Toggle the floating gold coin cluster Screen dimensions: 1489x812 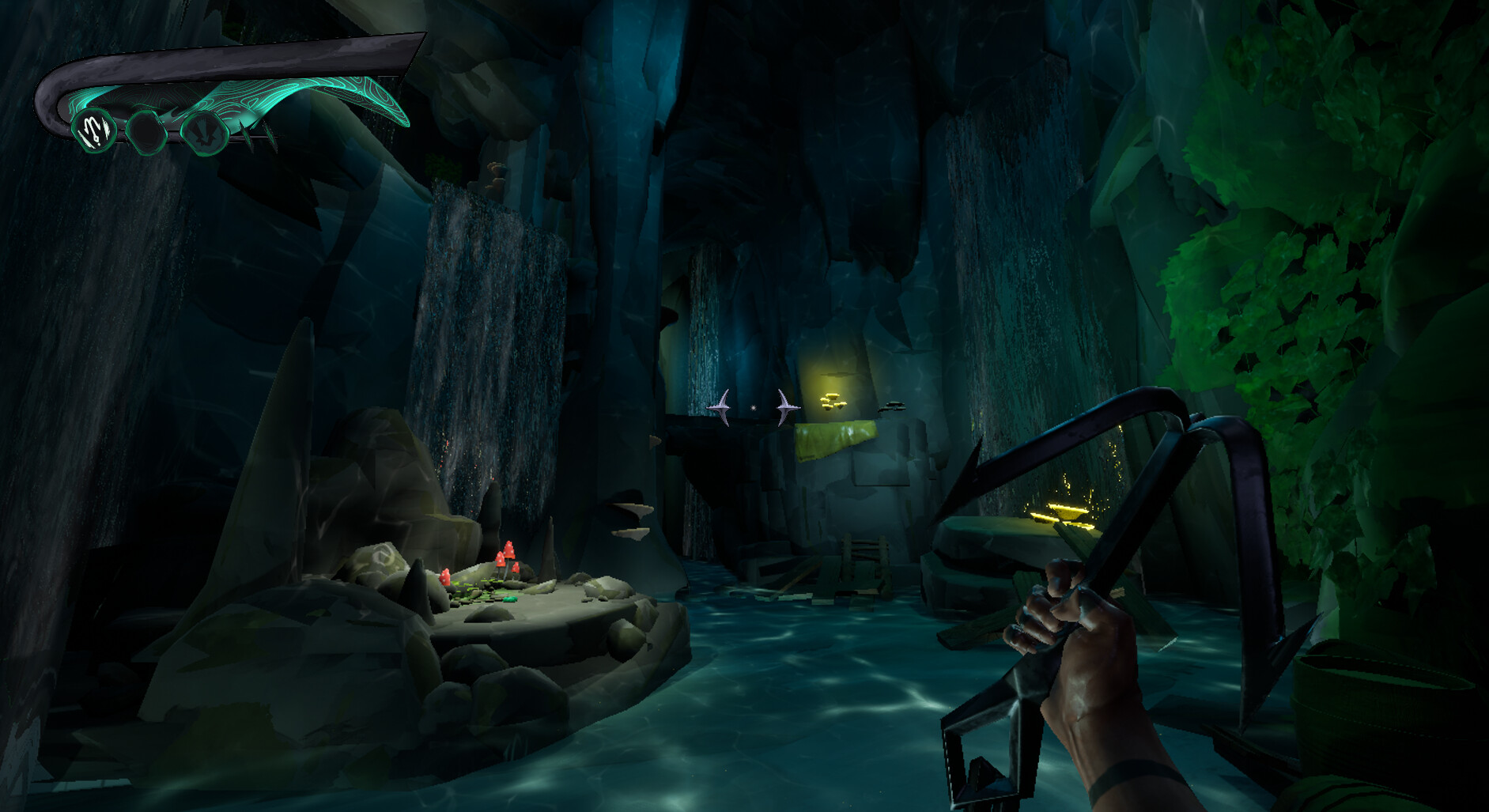point(833,401)
